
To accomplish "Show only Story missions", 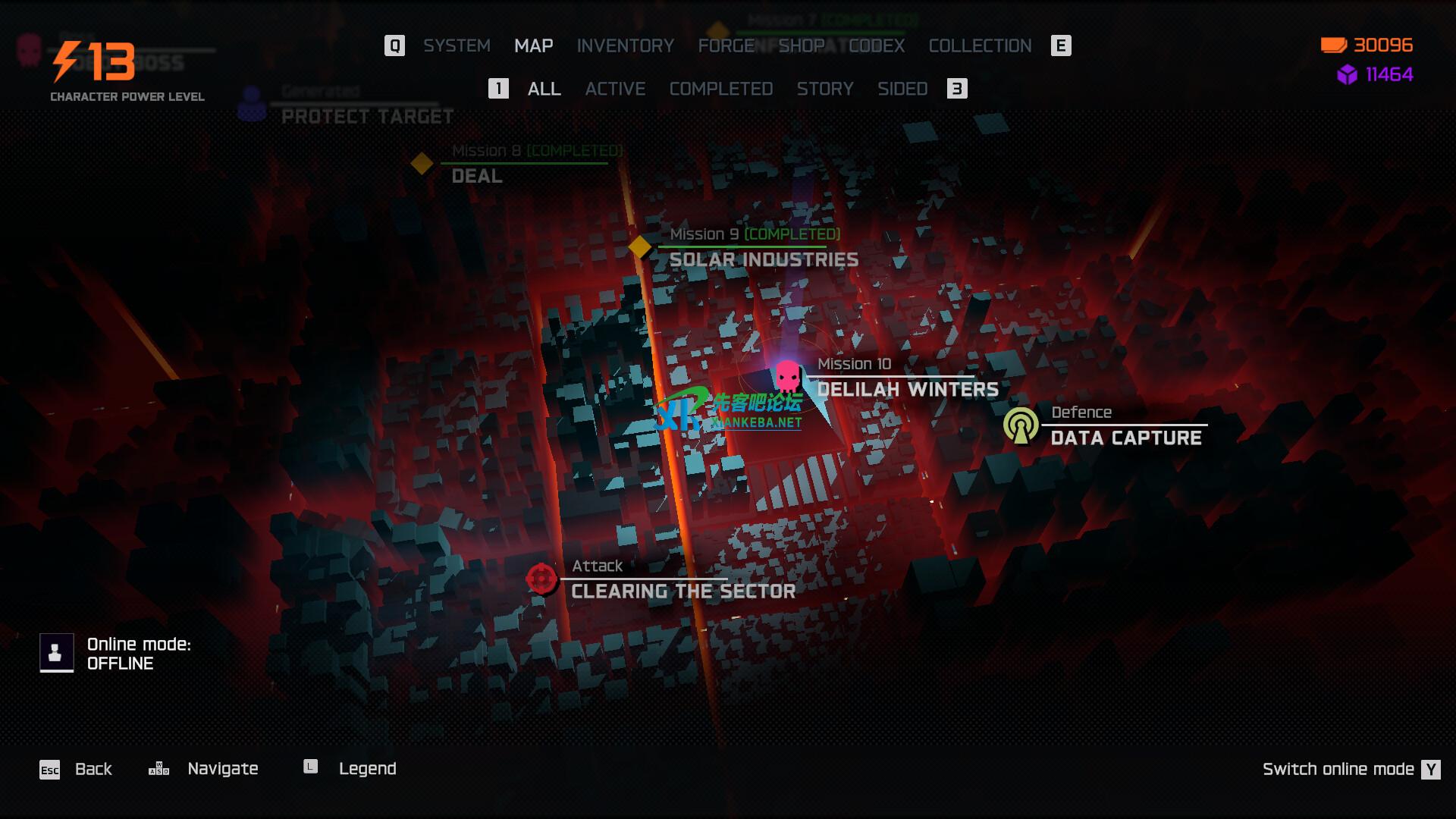I will click(x=825, y=89).
